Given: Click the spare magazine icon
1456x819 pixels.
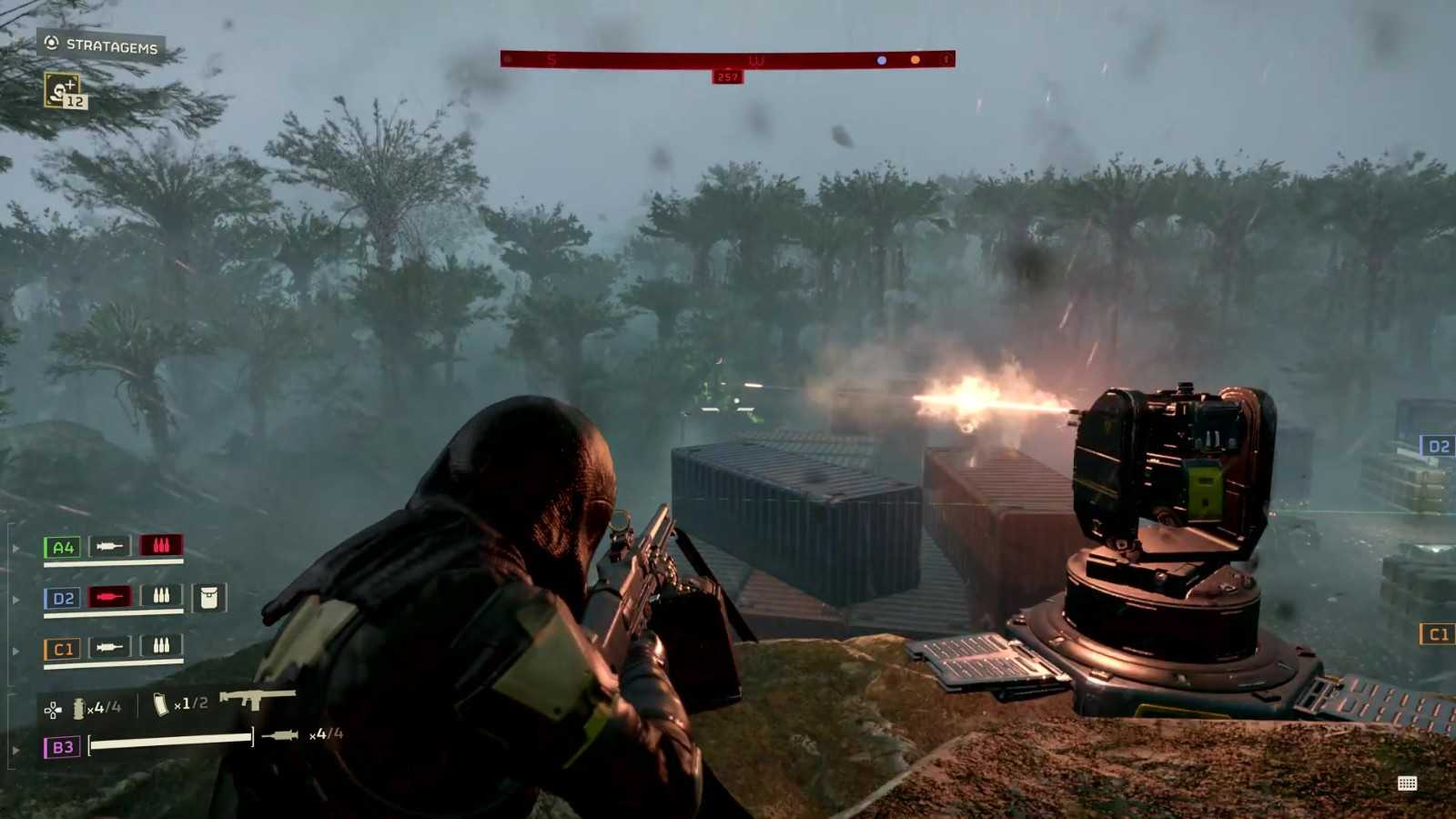Looking at the screenshot, I should pos(161,704).
